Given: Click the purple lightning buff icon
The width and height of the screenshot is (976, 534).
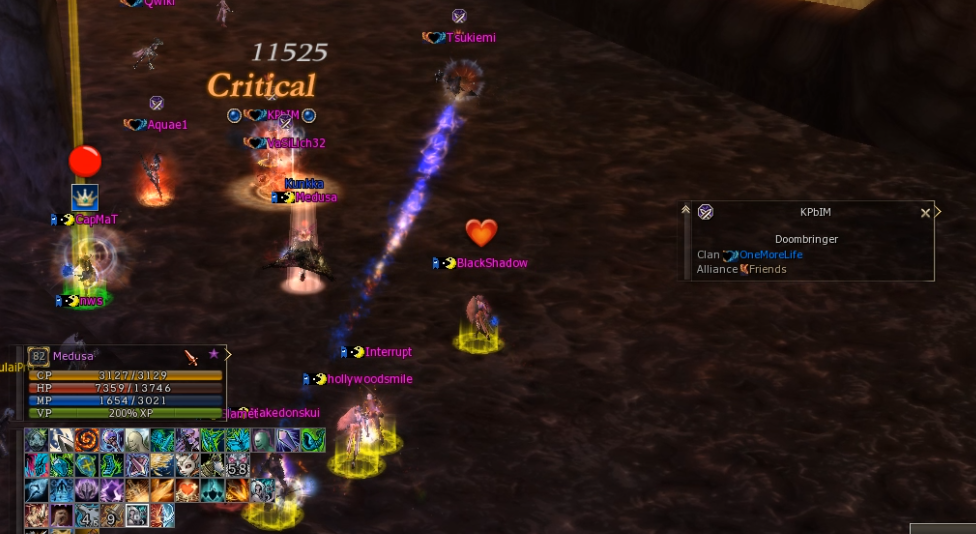Looking at the screenshot, I should click(x=112, y=490).
